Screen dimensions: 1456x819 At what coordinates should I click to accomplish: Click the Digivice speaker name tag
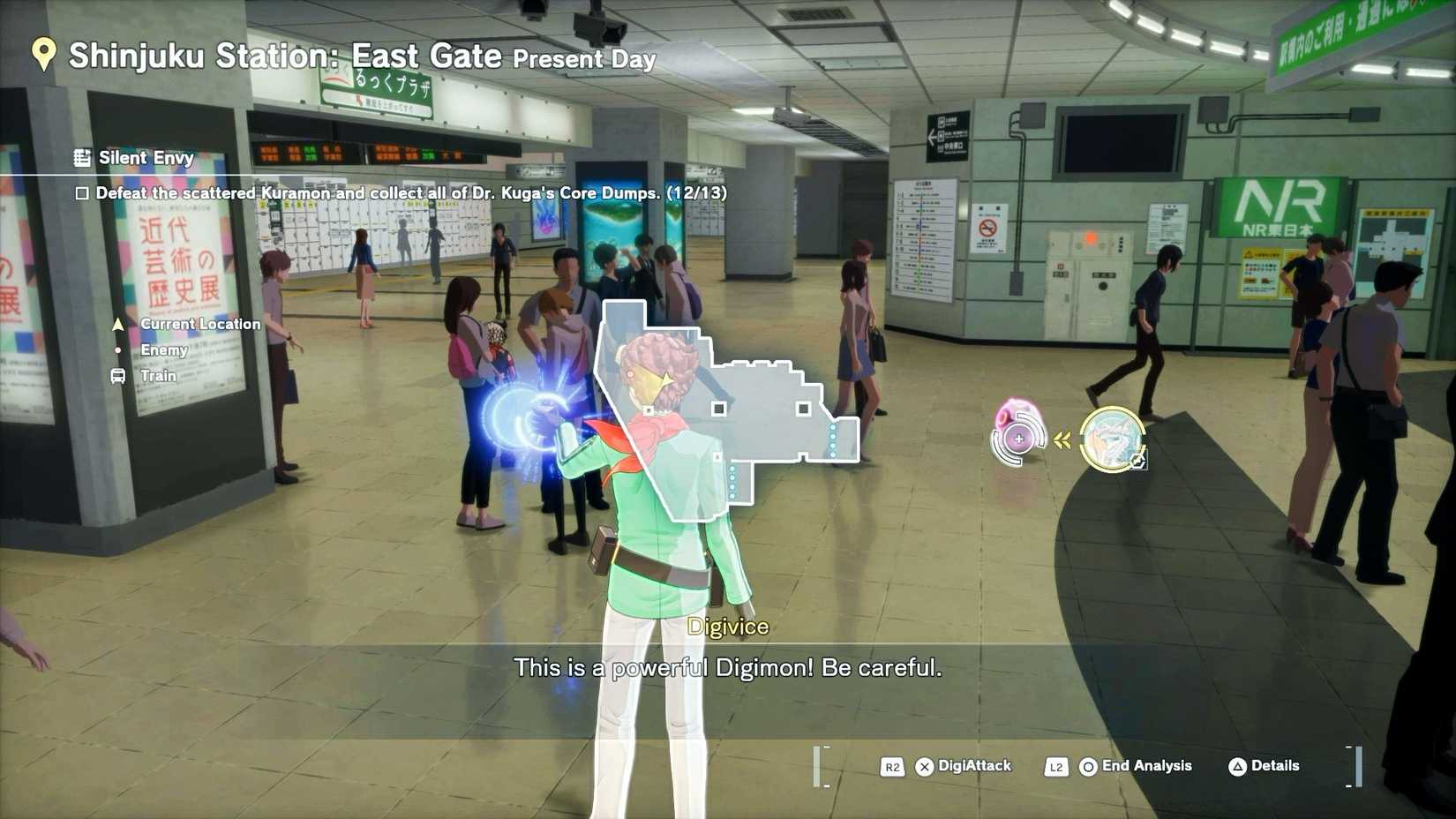pos(728,627)
